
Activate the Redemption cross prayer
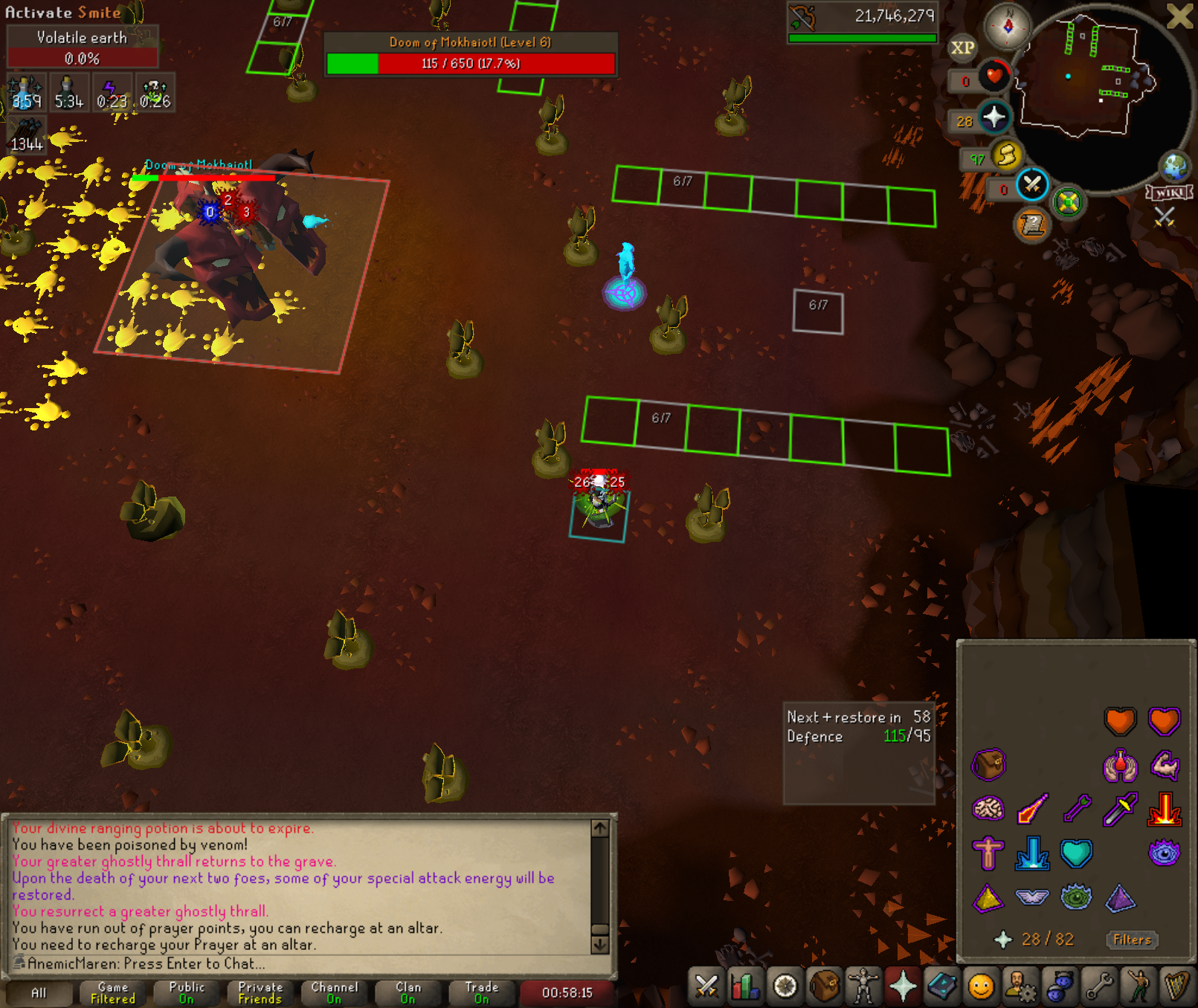[x=988, y=853]
